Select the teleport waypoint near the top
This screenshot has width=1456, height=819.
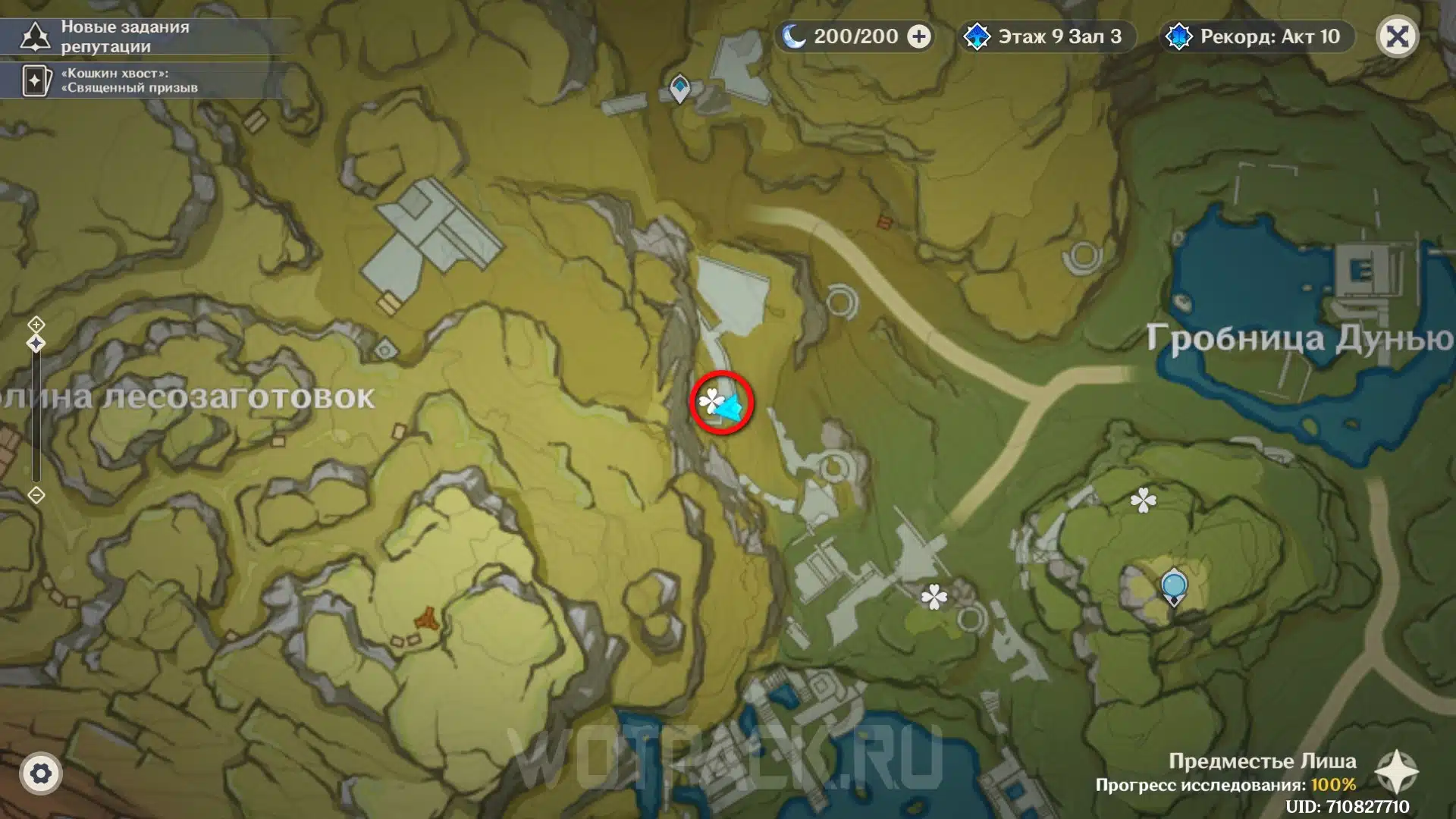click(x=679, y=88)
